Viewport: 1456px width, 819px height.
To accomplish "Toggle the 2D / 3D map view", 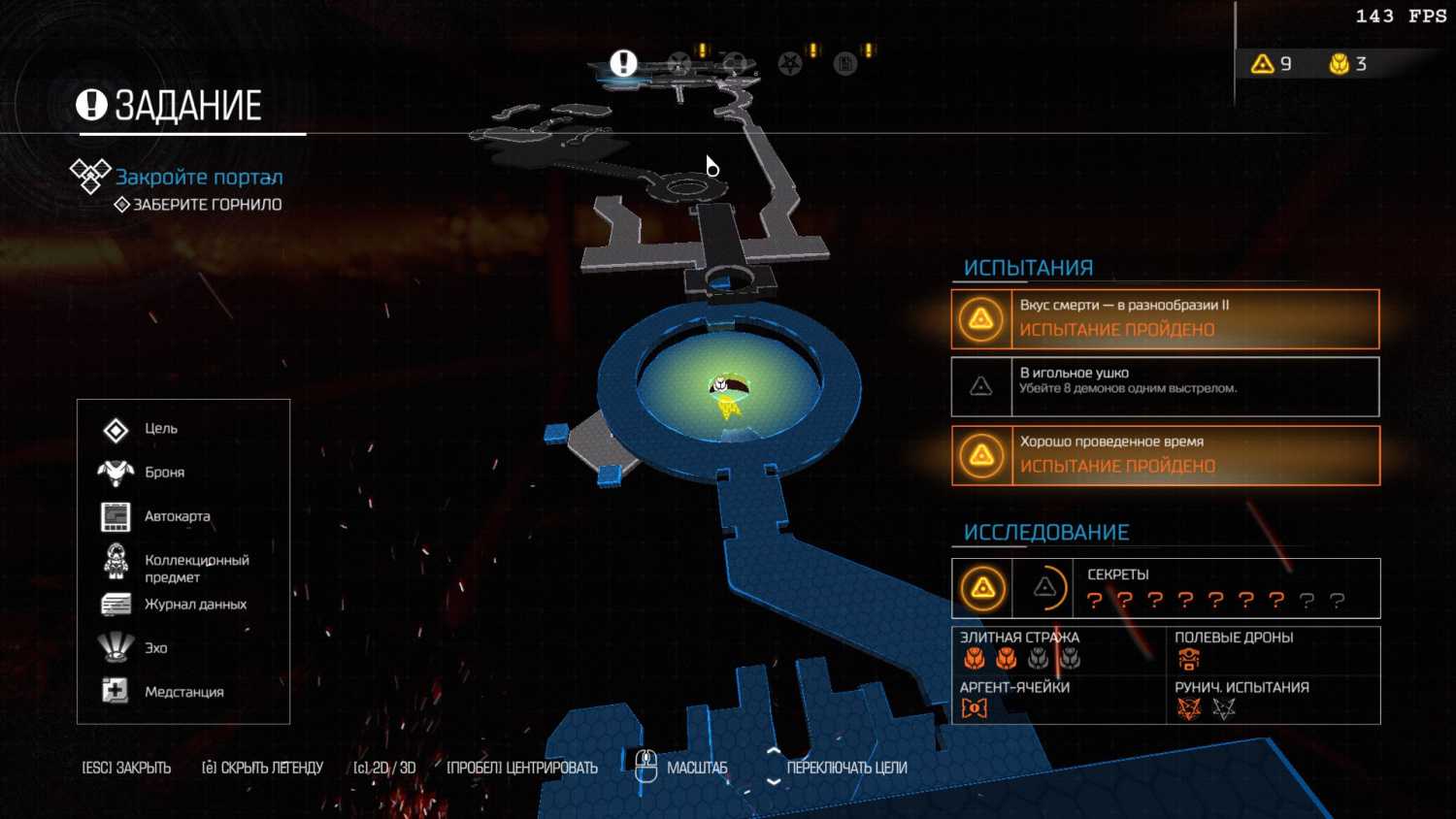I will tap(384, 768).
